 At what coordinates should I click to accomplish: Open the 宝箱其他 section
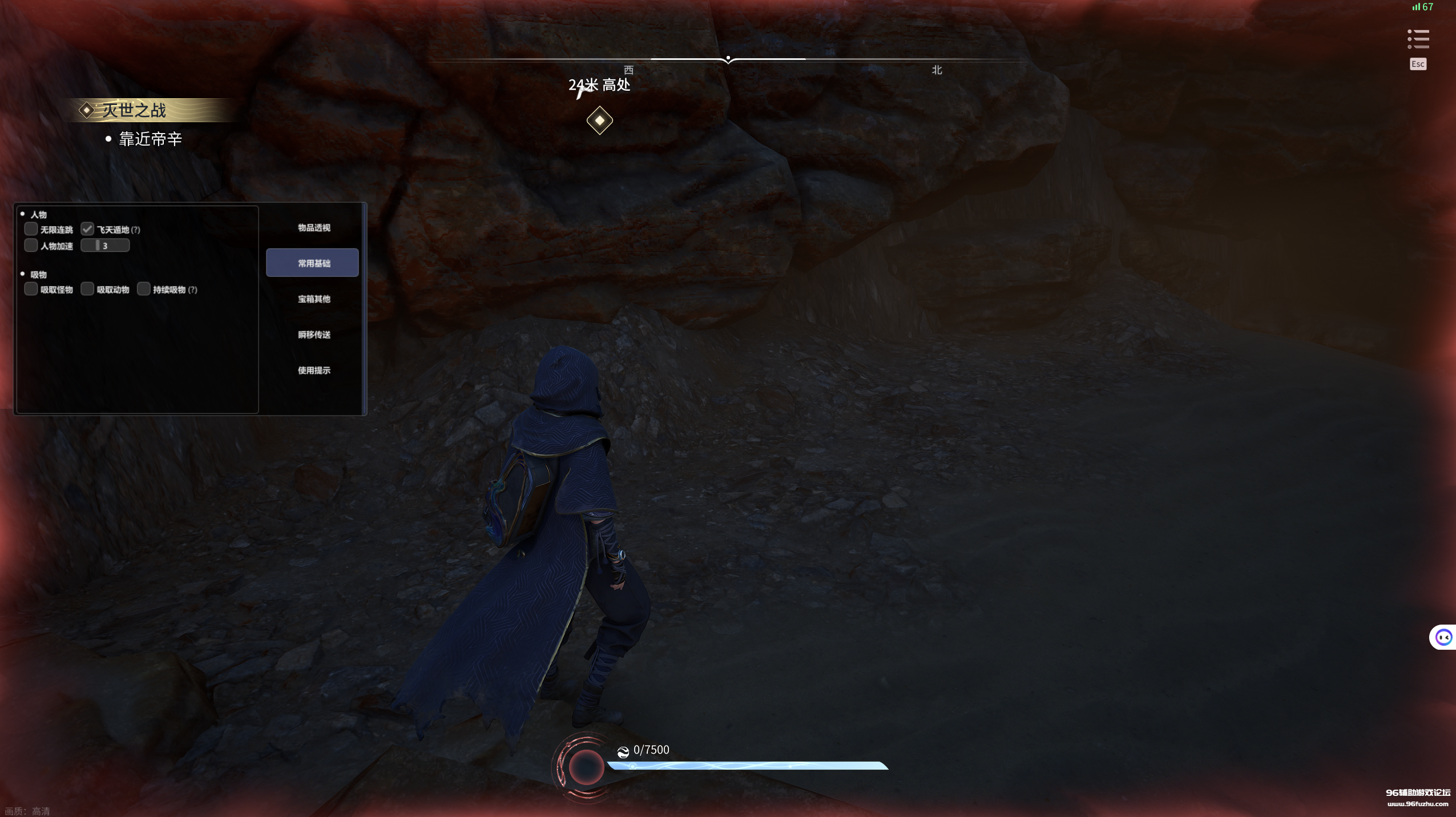(313, 299)
